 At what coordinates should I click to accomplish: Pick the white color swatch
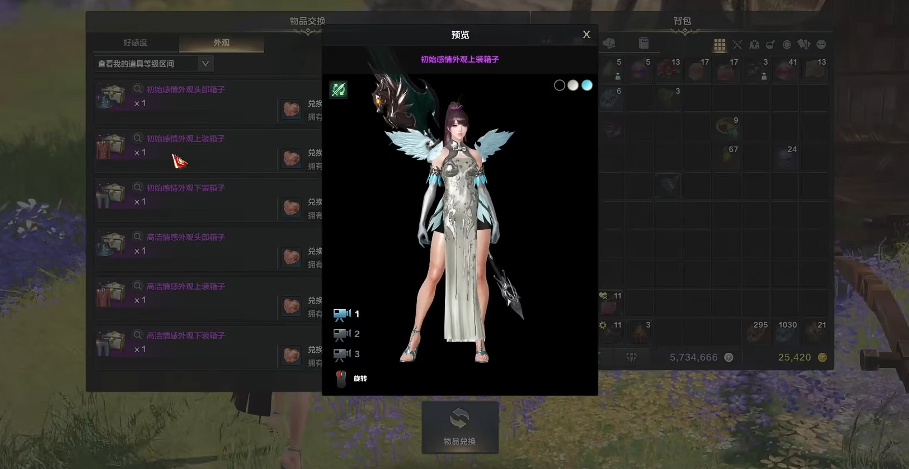click(573, 85)
